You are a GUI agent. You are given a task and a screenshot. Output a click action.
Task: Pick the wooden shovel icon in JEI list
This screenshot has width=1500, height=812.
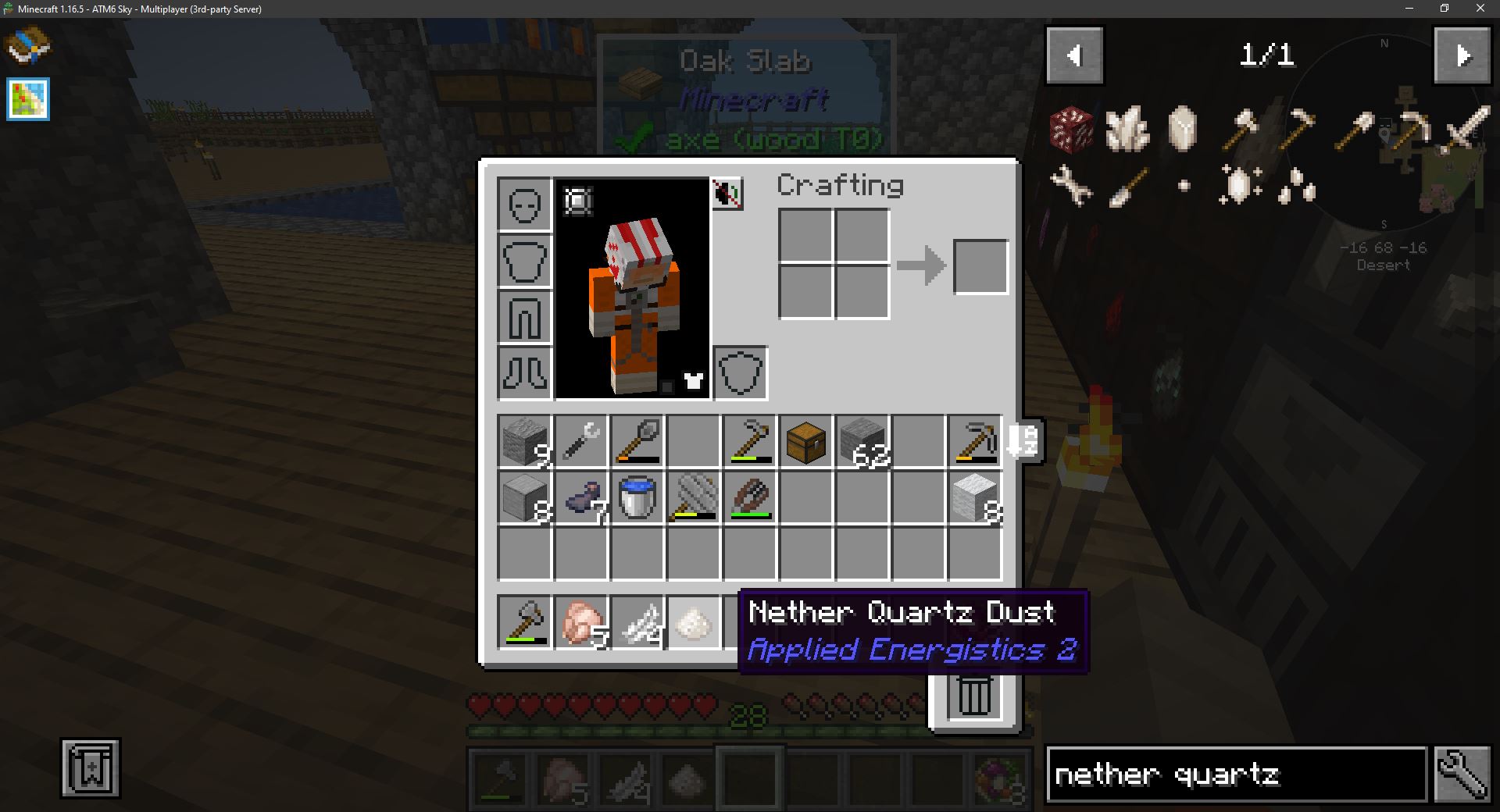coord(1356,126)
